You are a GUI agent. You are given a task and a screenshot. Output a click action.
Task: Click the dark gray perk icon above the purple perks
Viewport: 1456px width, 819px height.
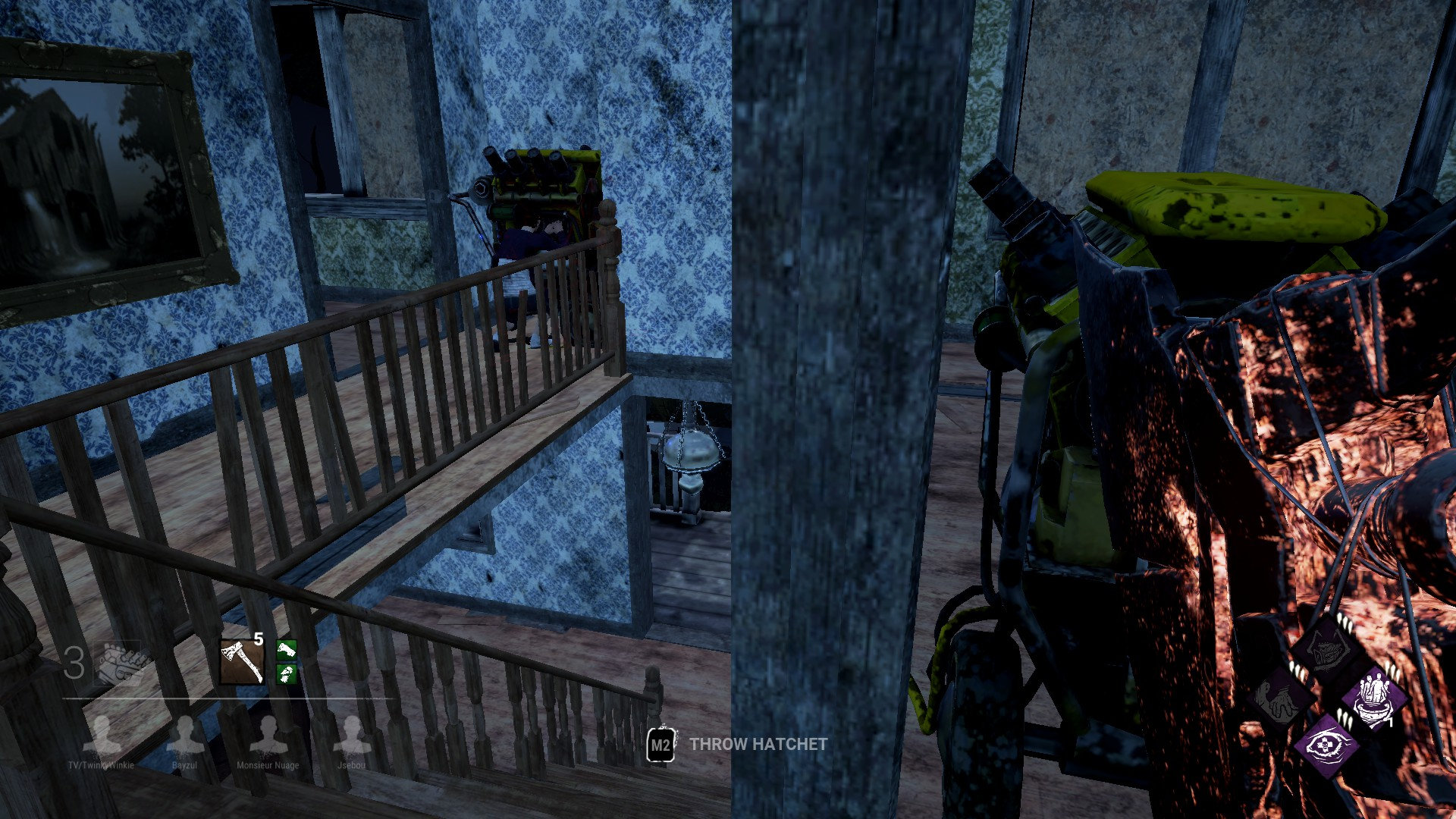tap(1324, 649)
